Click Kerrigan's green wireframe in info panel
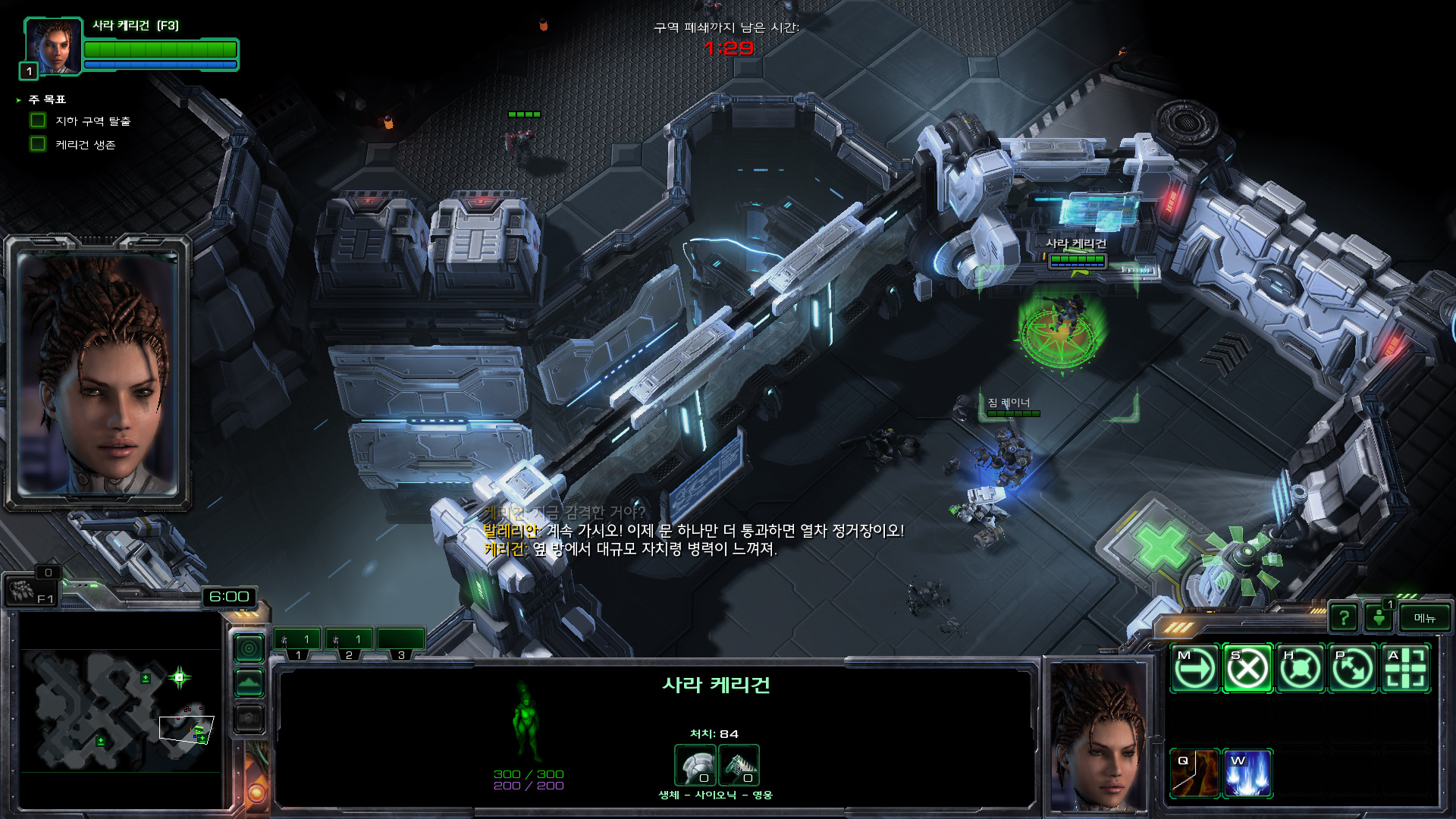 click(x=525, y=720)
